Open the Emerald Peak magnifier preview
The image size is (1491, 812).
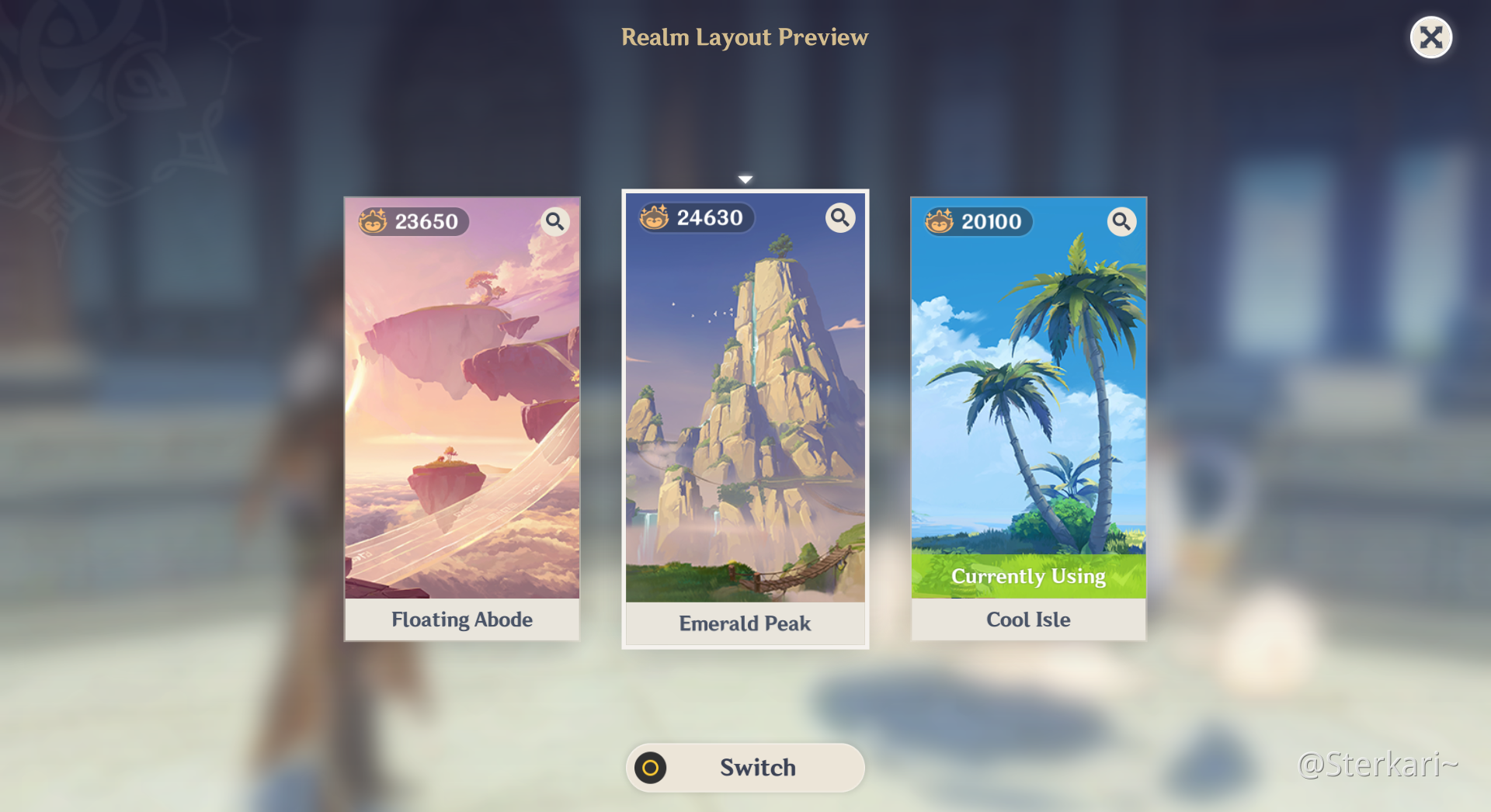pyautogui.click(x=839, y=218)
